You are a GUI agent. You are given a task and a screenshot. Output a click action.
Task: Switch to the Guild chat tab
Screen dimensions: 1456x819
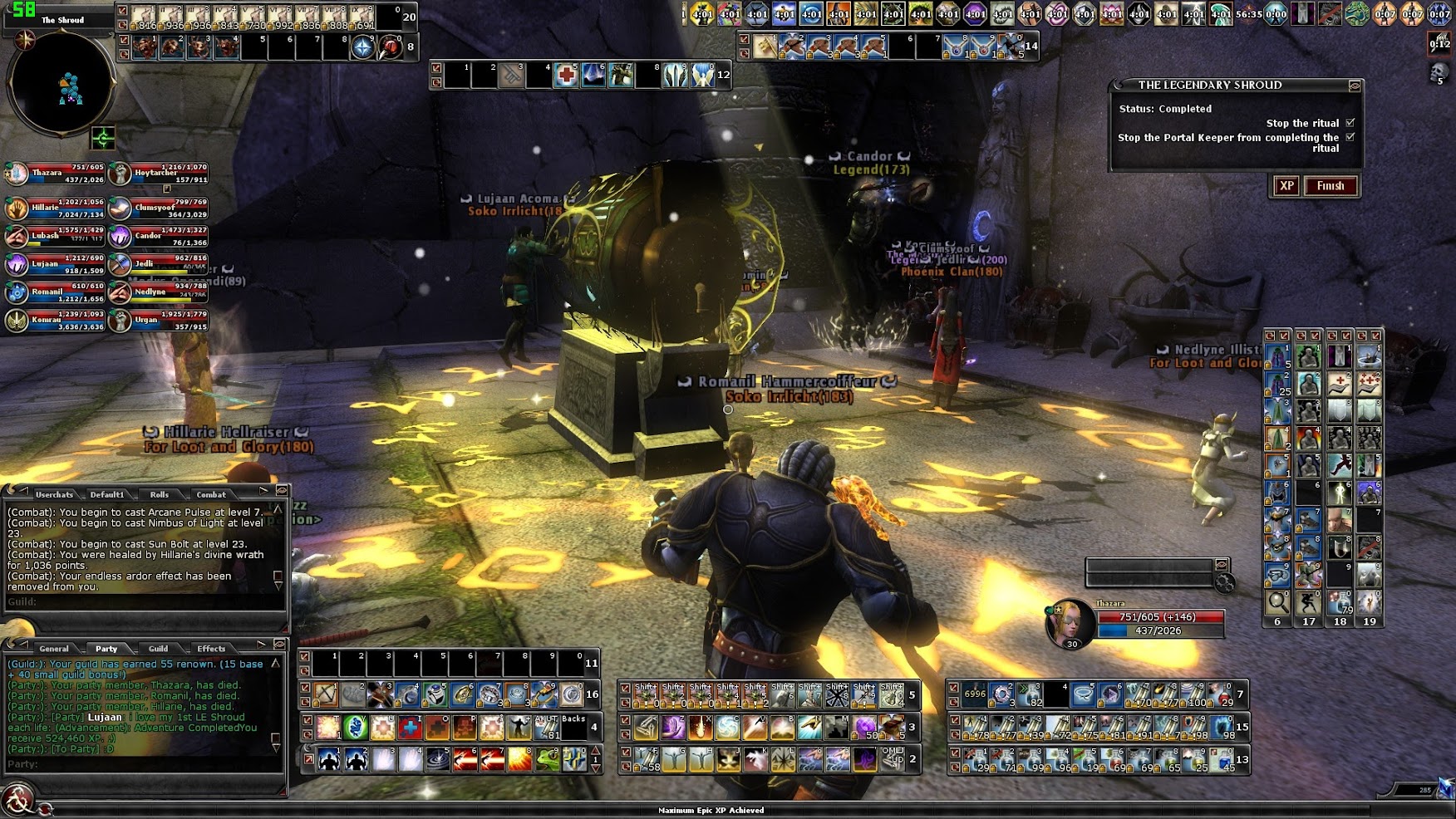(158, 649)
